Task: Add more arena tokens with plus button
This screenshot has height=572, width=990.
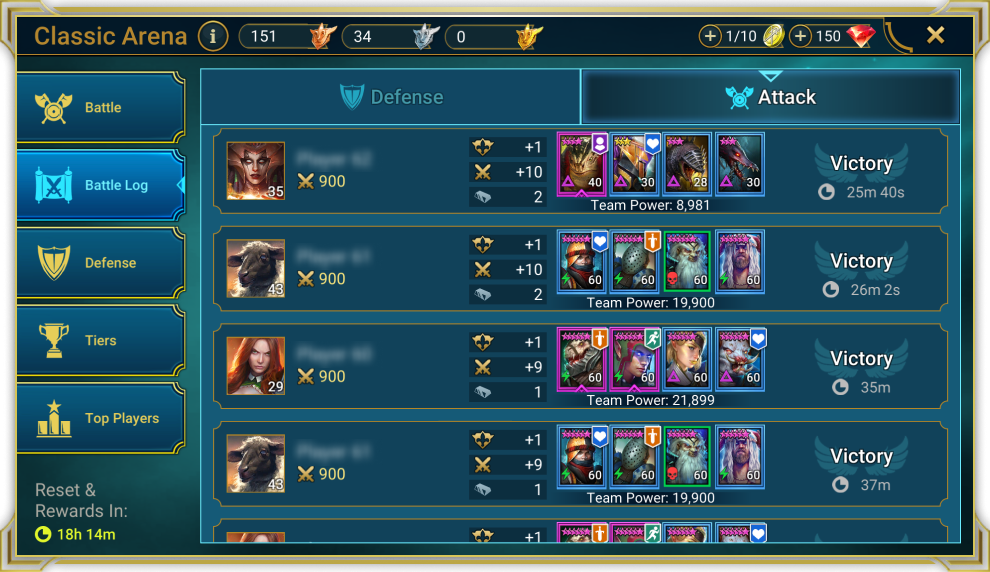Action: (711, 37)
